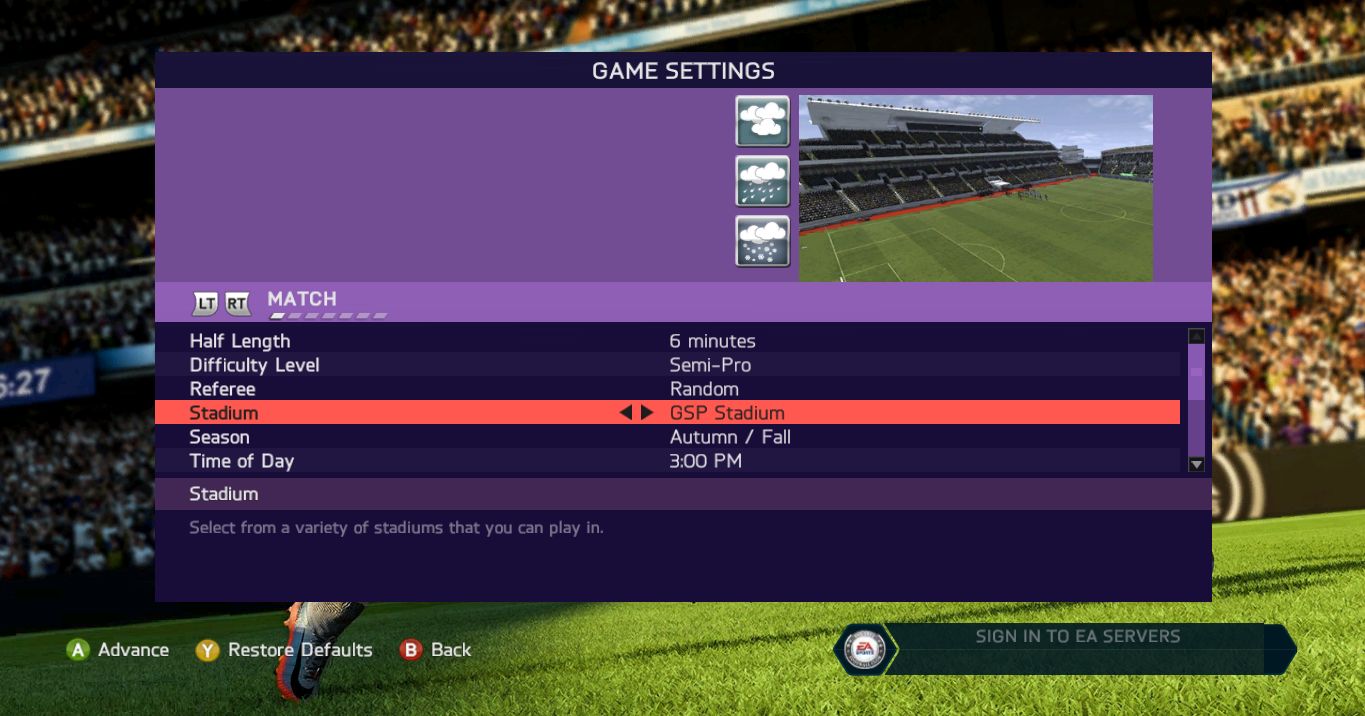Select the MATCH settings tab
Viewport: 1365px width, 716px height.
tap(302, 299)
